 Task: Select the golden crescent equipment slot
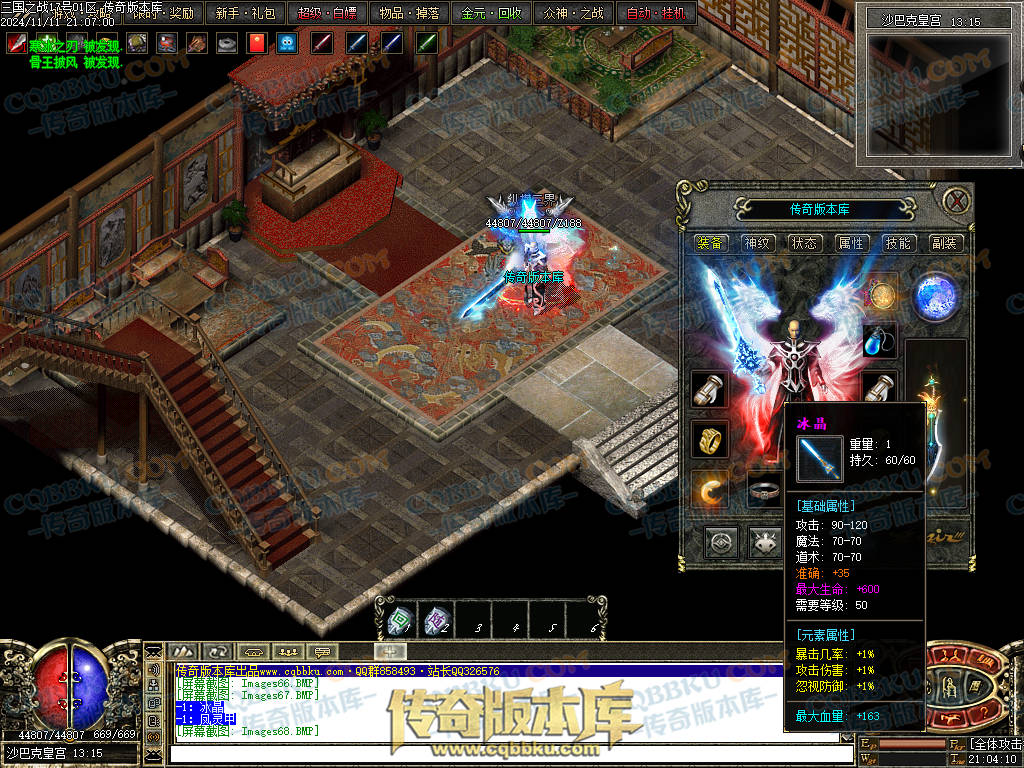(709, 489)
